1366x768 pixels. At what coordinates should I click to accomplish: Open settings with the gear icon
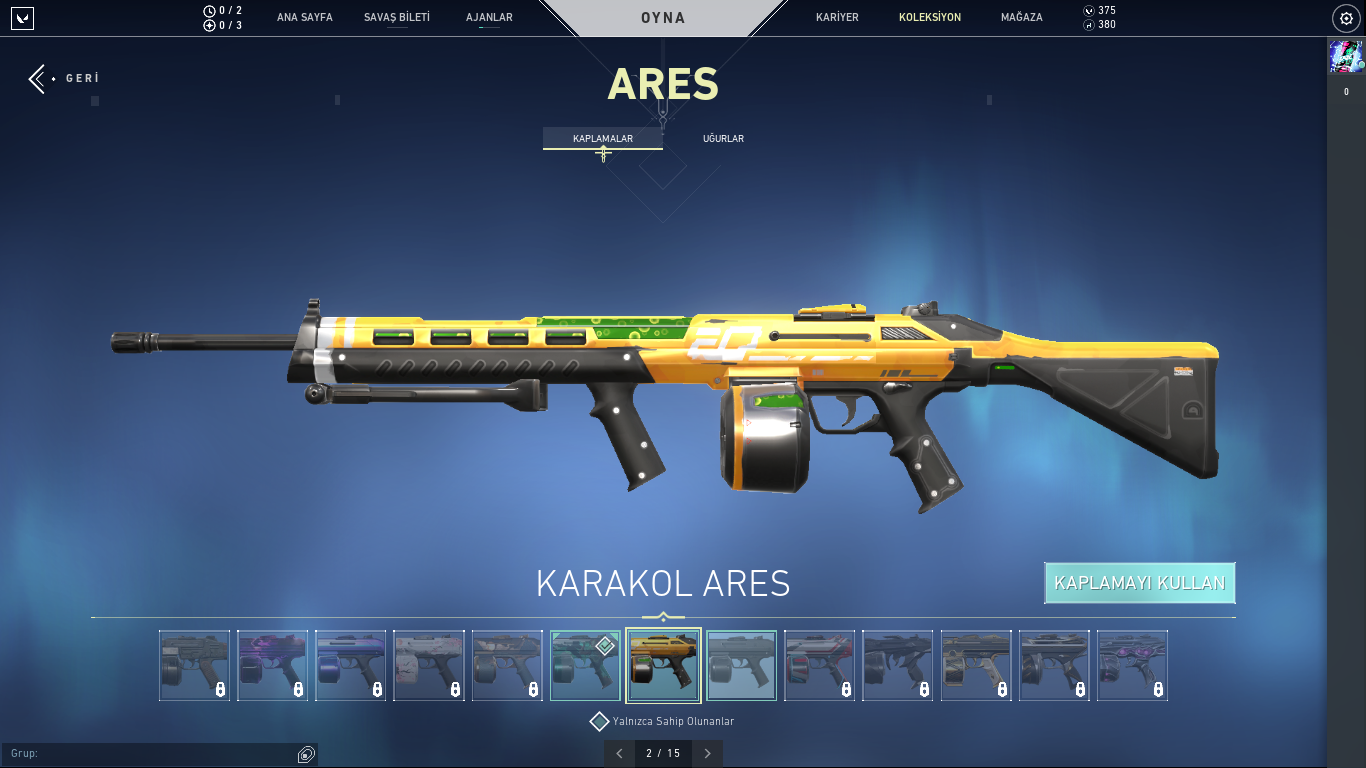point(1346,18)
